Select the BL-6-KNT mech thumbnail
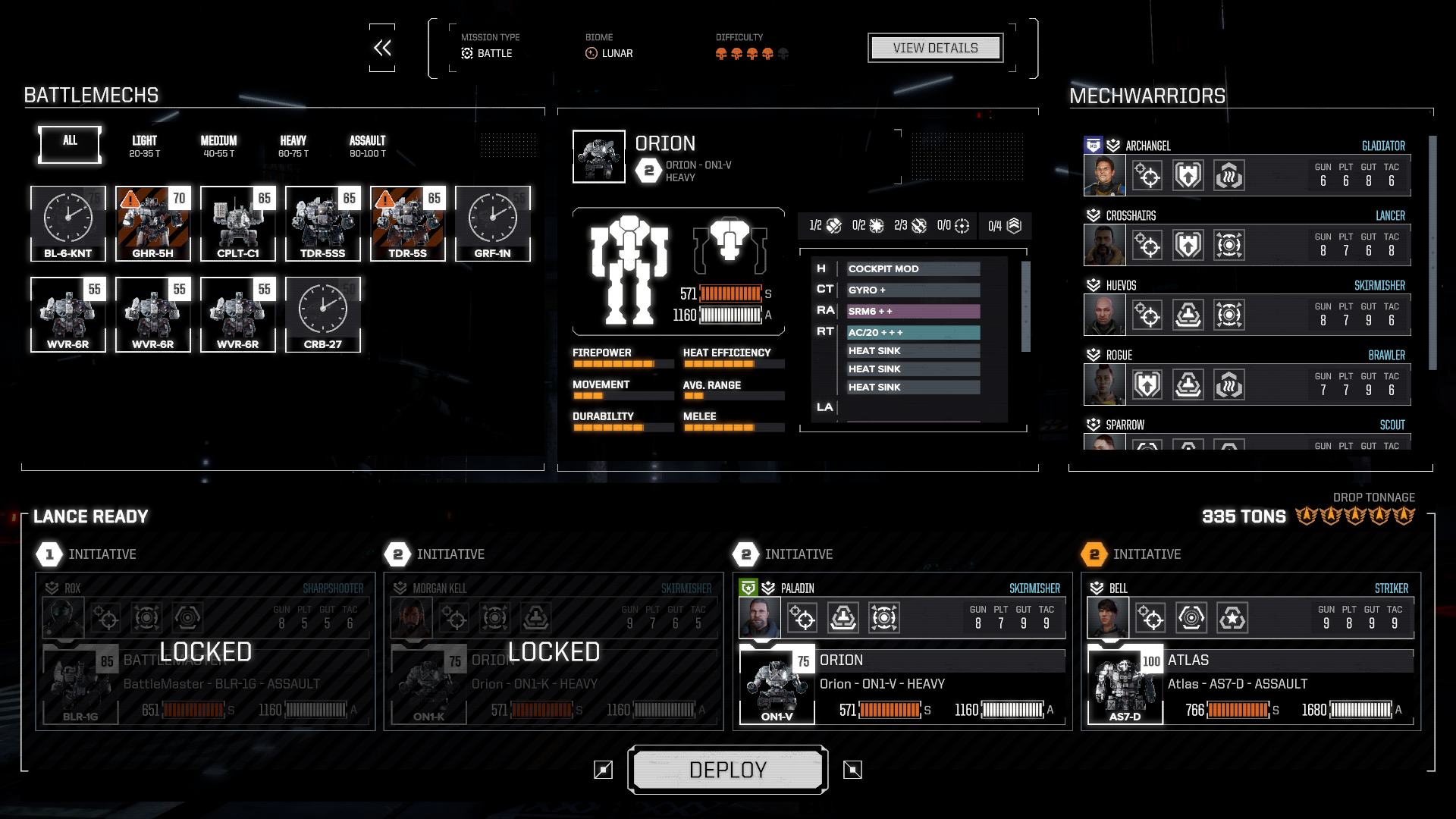Viewport: 1456px width, 819px height. pos(67,224)
